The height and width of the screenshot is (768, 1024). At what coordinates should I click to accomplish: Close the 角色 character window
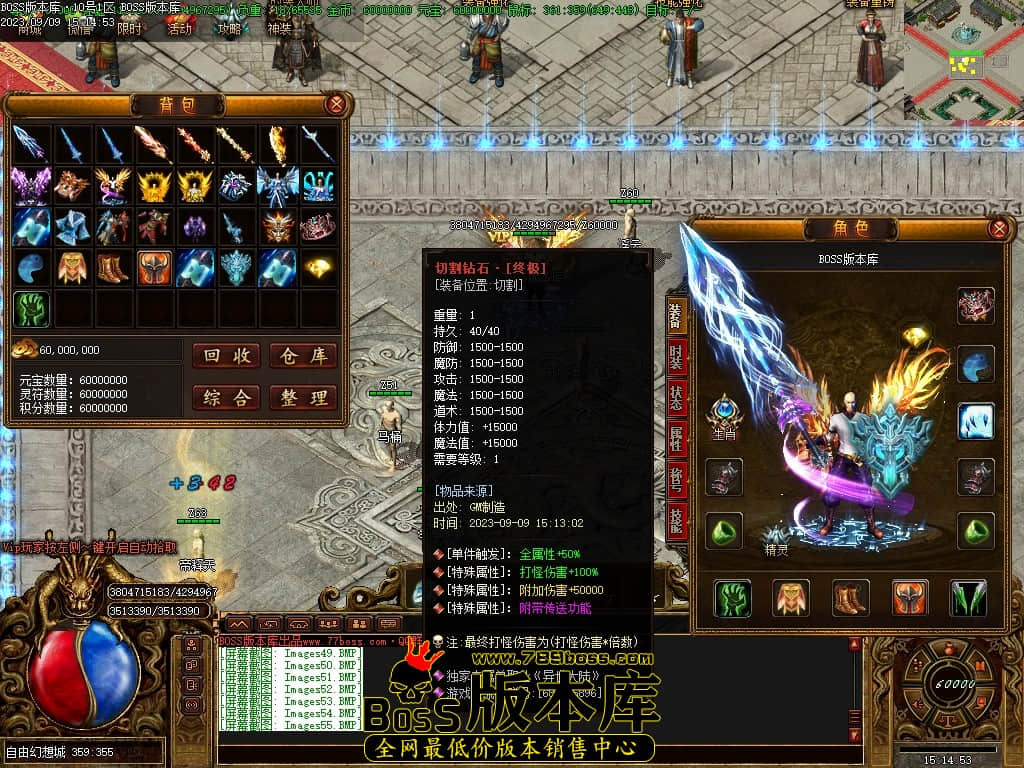click(x=997, y=228)
